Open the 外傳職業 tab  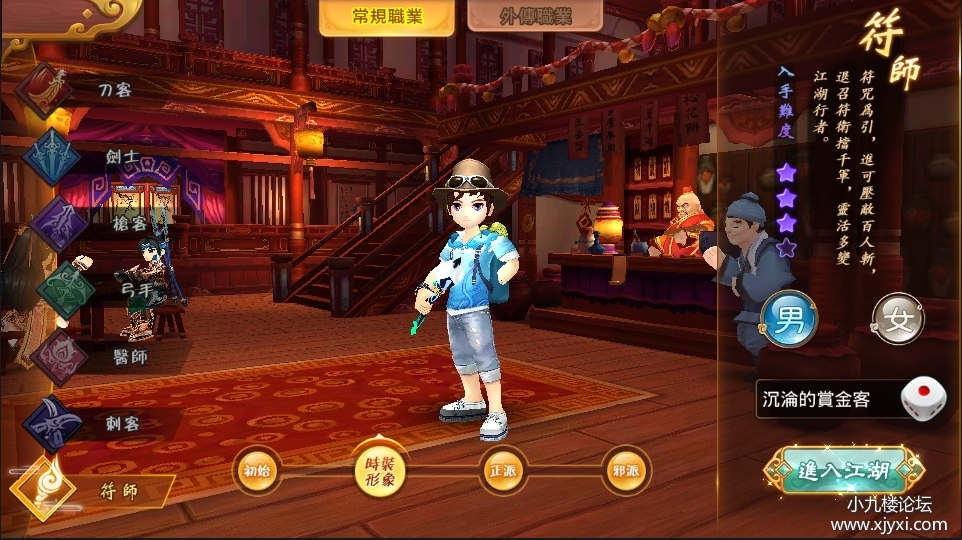click(x=520, y=18)
